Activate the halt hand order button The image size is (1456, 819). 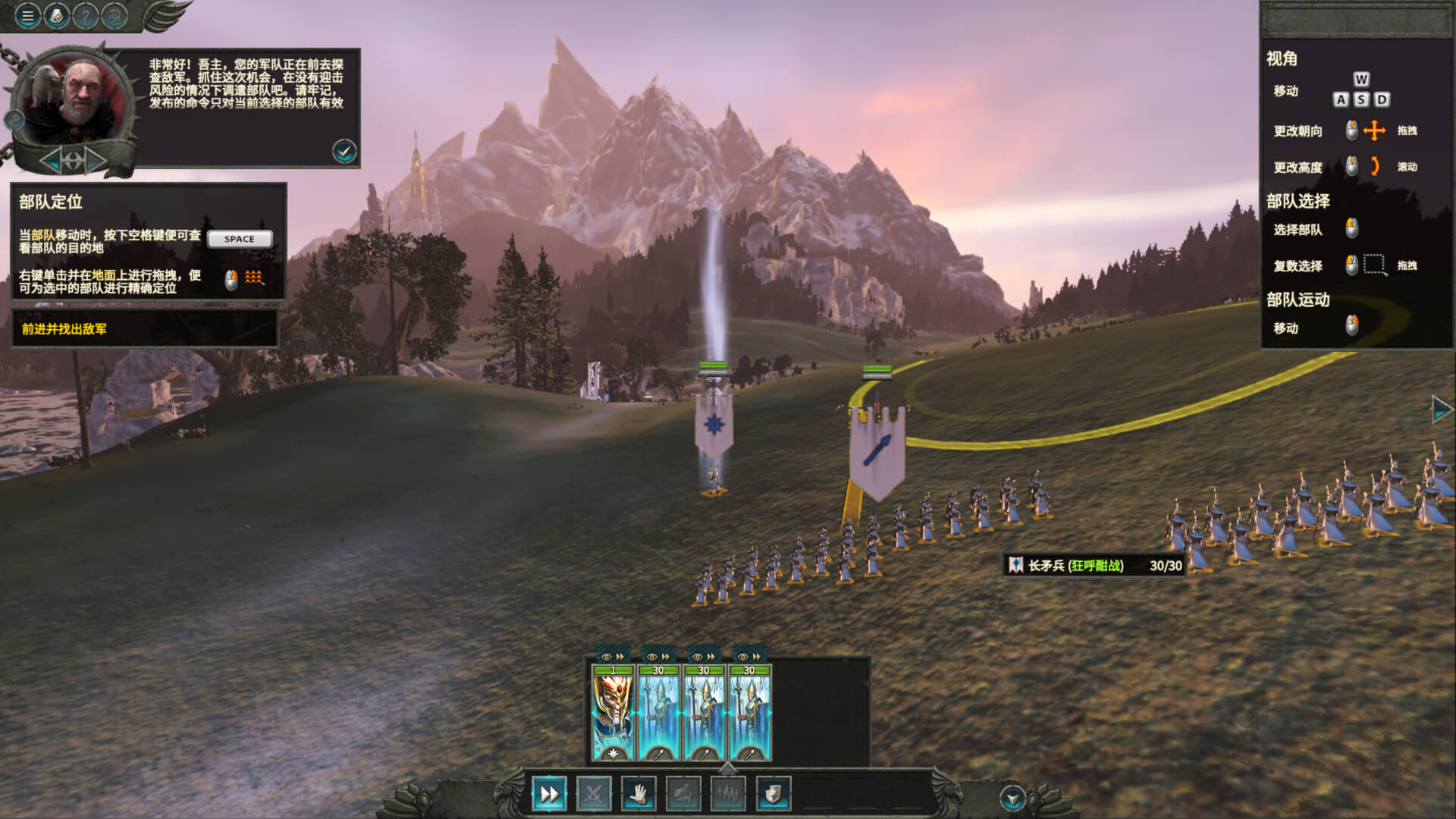(x=638, y=794)
